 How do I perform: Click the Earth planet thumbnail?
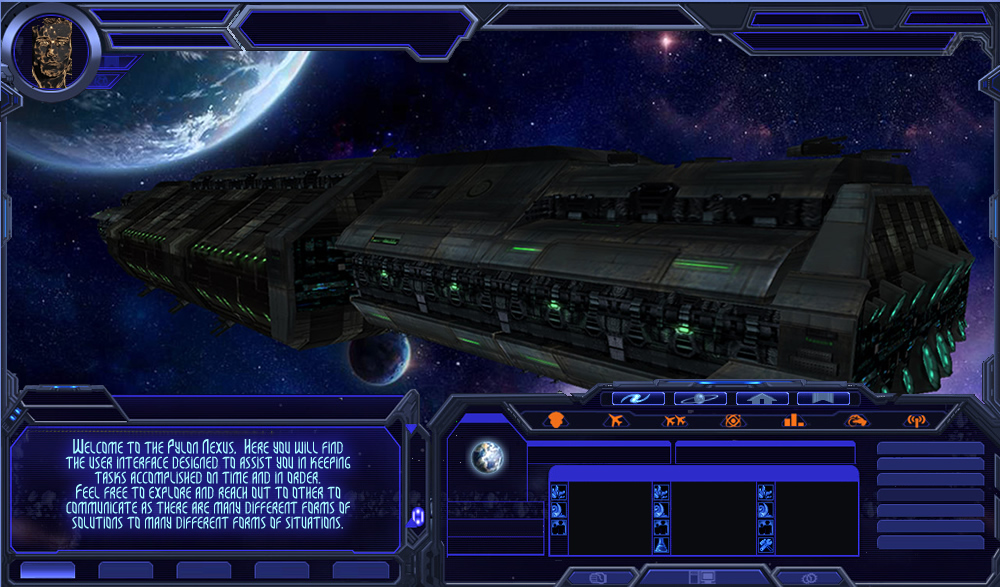[x=488, y=457]
